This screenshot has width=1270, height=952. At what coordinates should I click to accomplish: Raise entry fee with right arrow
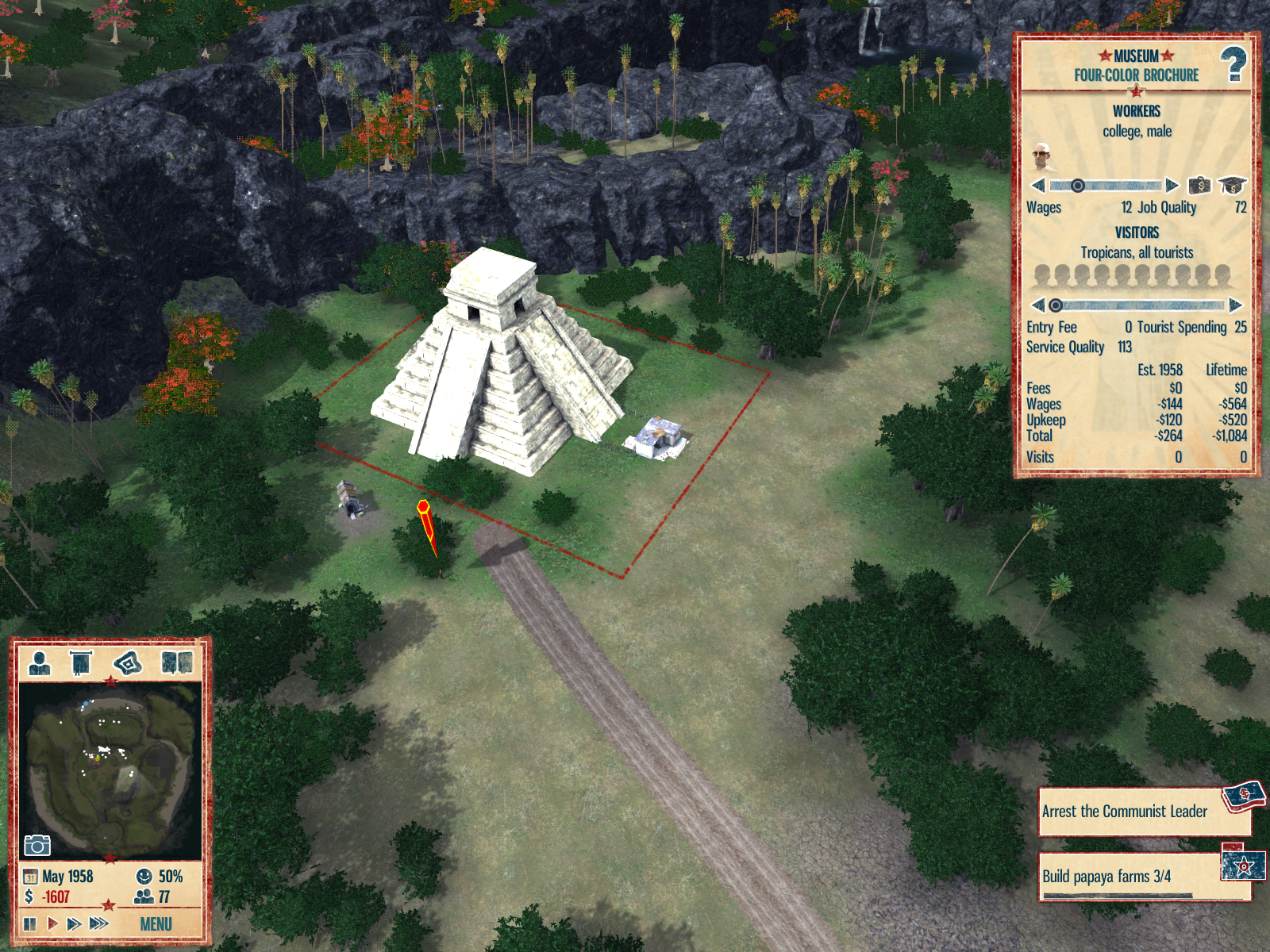1235,305
